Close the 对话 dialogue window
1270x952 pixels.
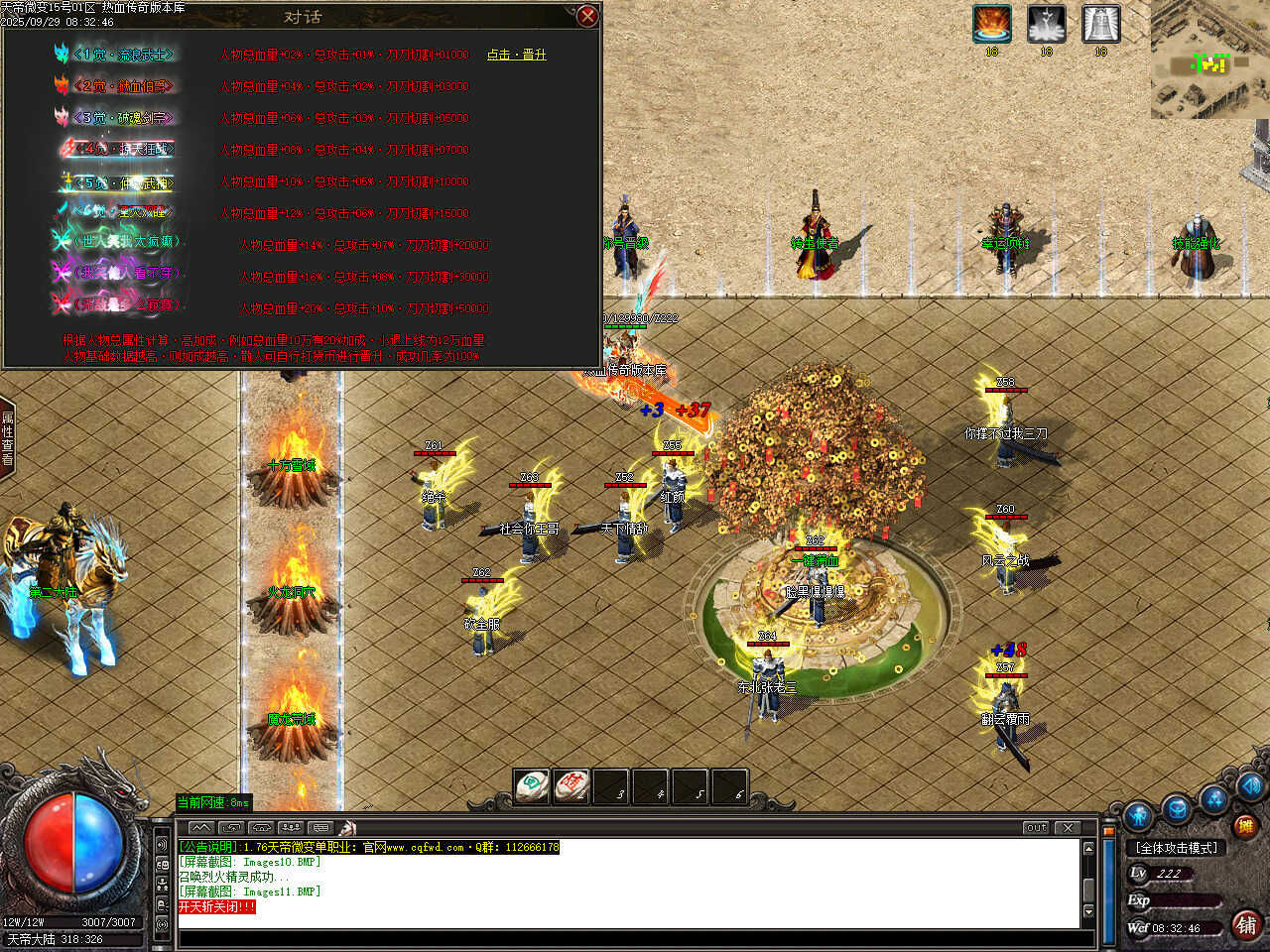[587, 16]
